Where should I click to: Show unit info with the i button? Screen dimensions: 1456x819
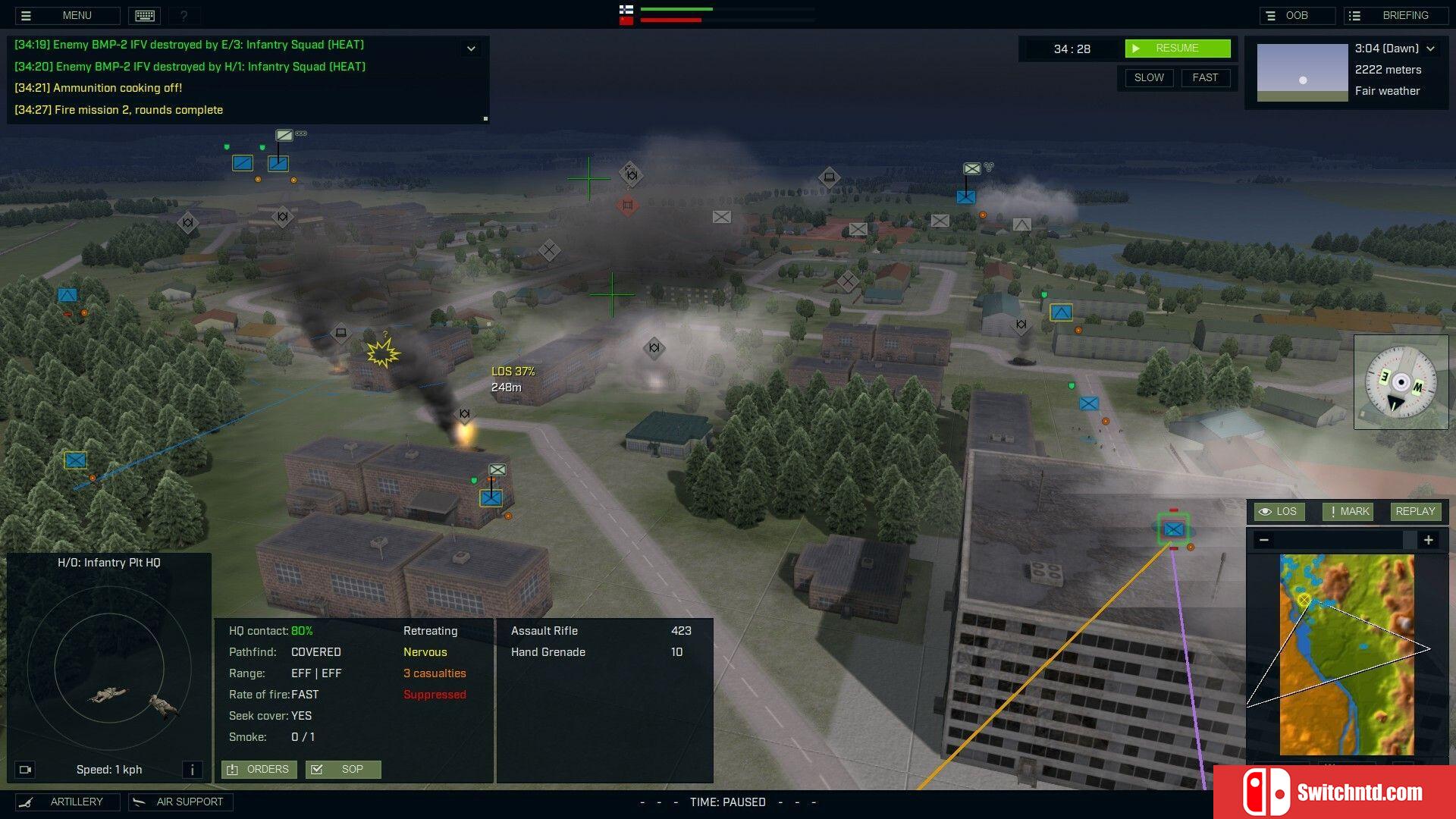(x=193, y=770)
